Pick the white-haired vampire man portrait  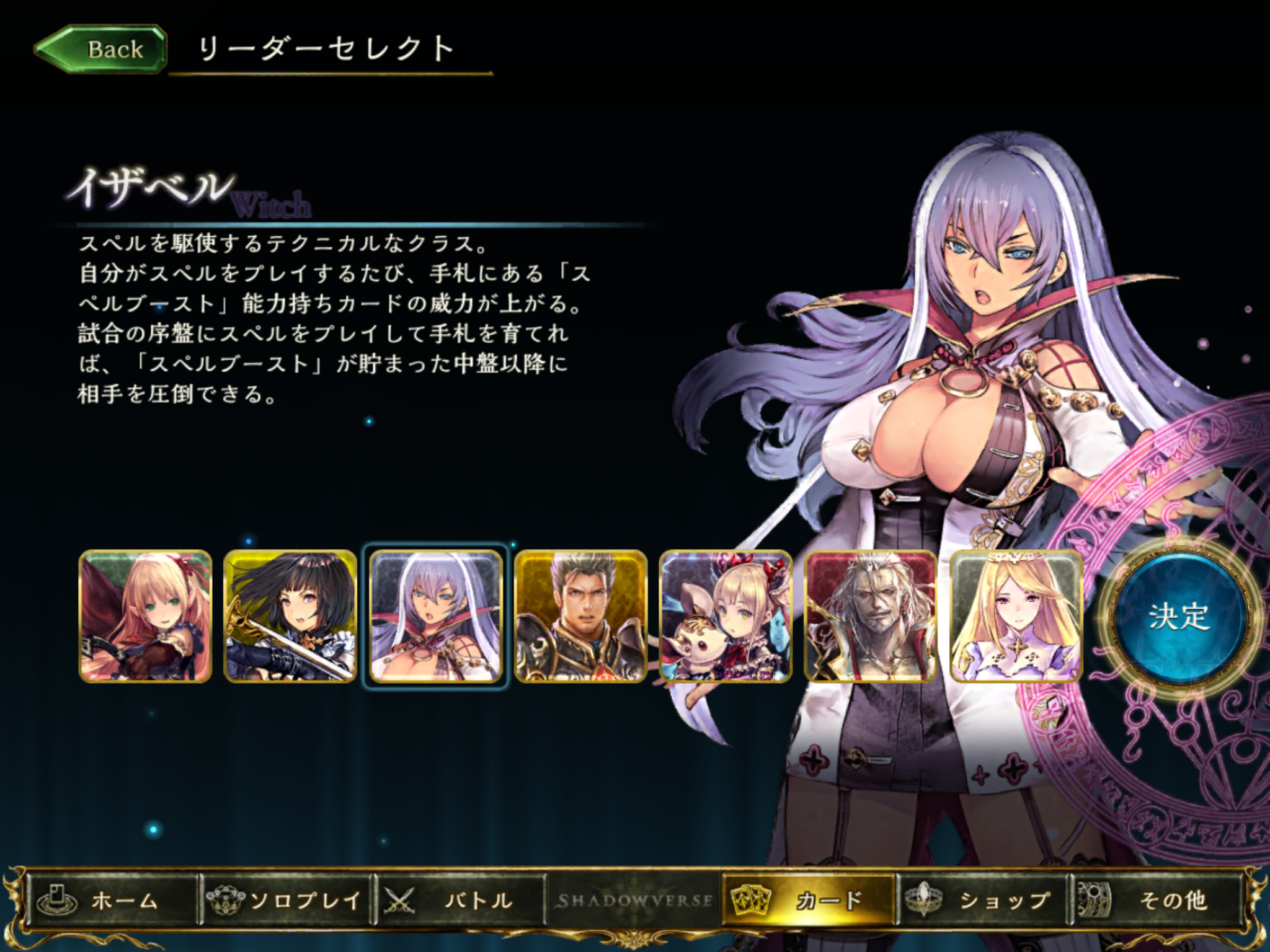click(x=871, y=617)
